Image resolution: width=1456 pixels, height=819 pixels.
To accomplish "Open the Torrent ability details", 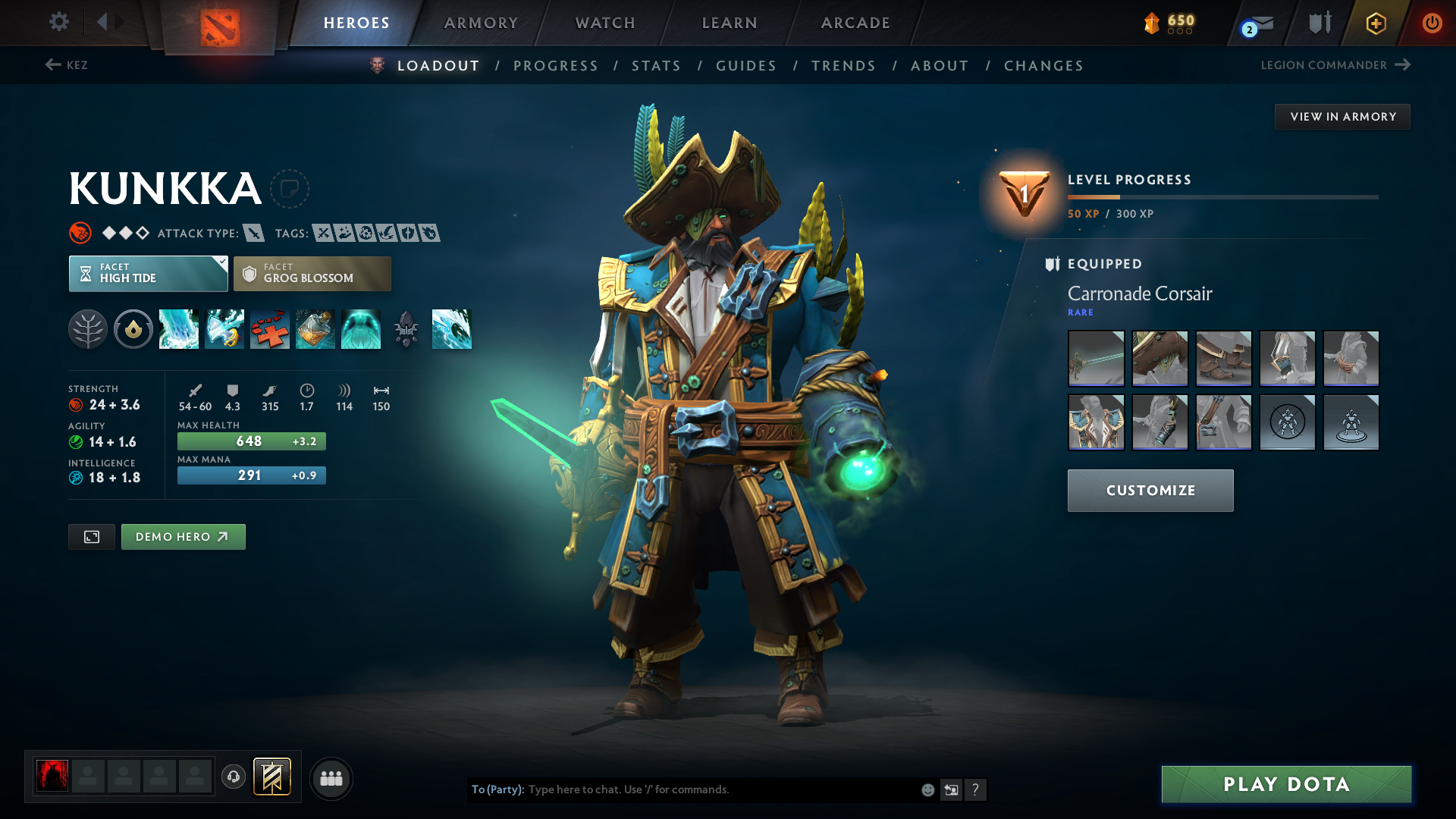I will click(x=179, y=329).
